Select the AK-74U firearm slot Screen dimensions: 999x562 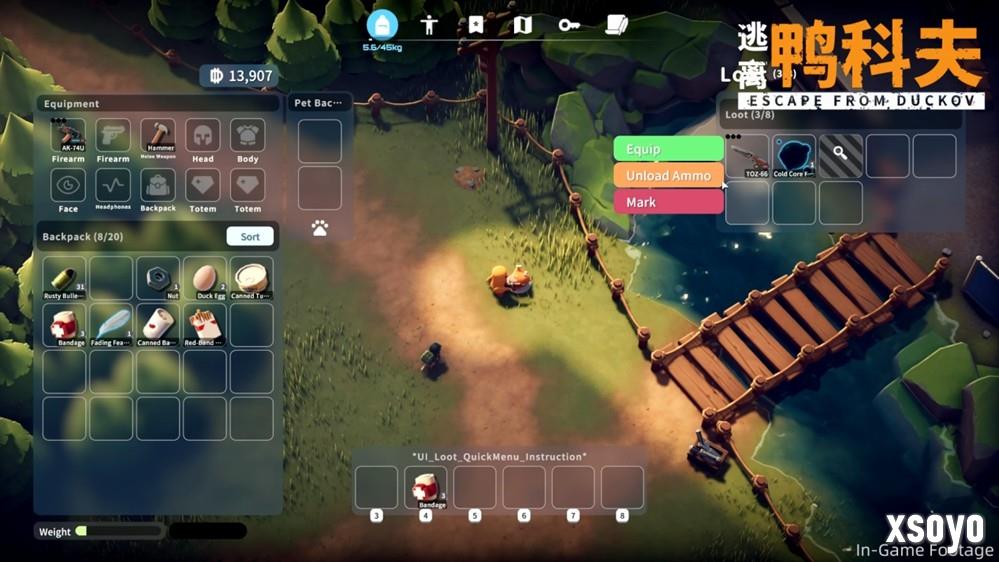(68, 137)
